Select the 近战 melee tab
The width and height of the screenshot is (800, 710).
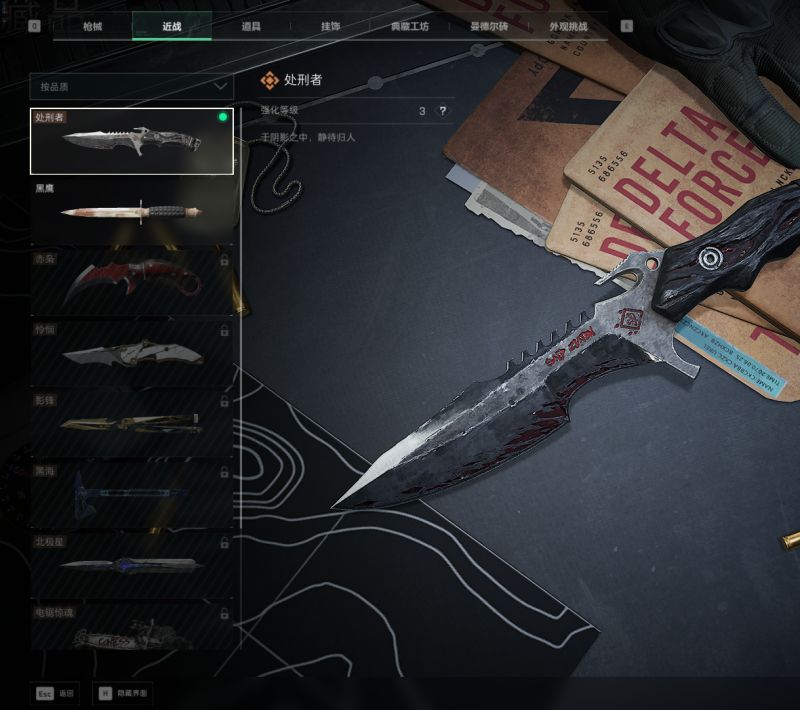(x=171, y=26)
